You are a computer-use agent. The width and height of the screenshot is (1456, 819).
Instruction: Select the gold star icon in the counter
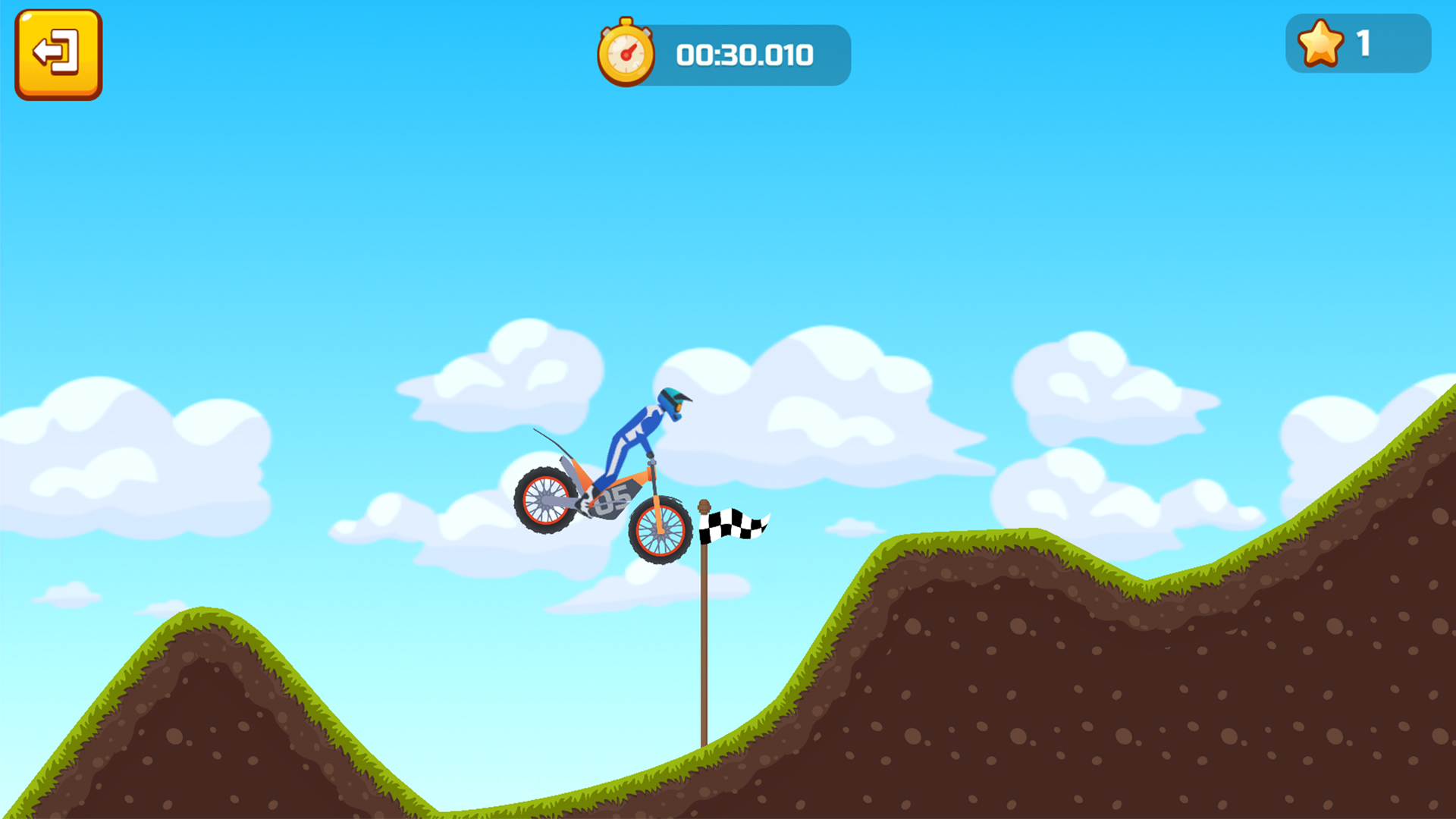tap(1319, 43)
